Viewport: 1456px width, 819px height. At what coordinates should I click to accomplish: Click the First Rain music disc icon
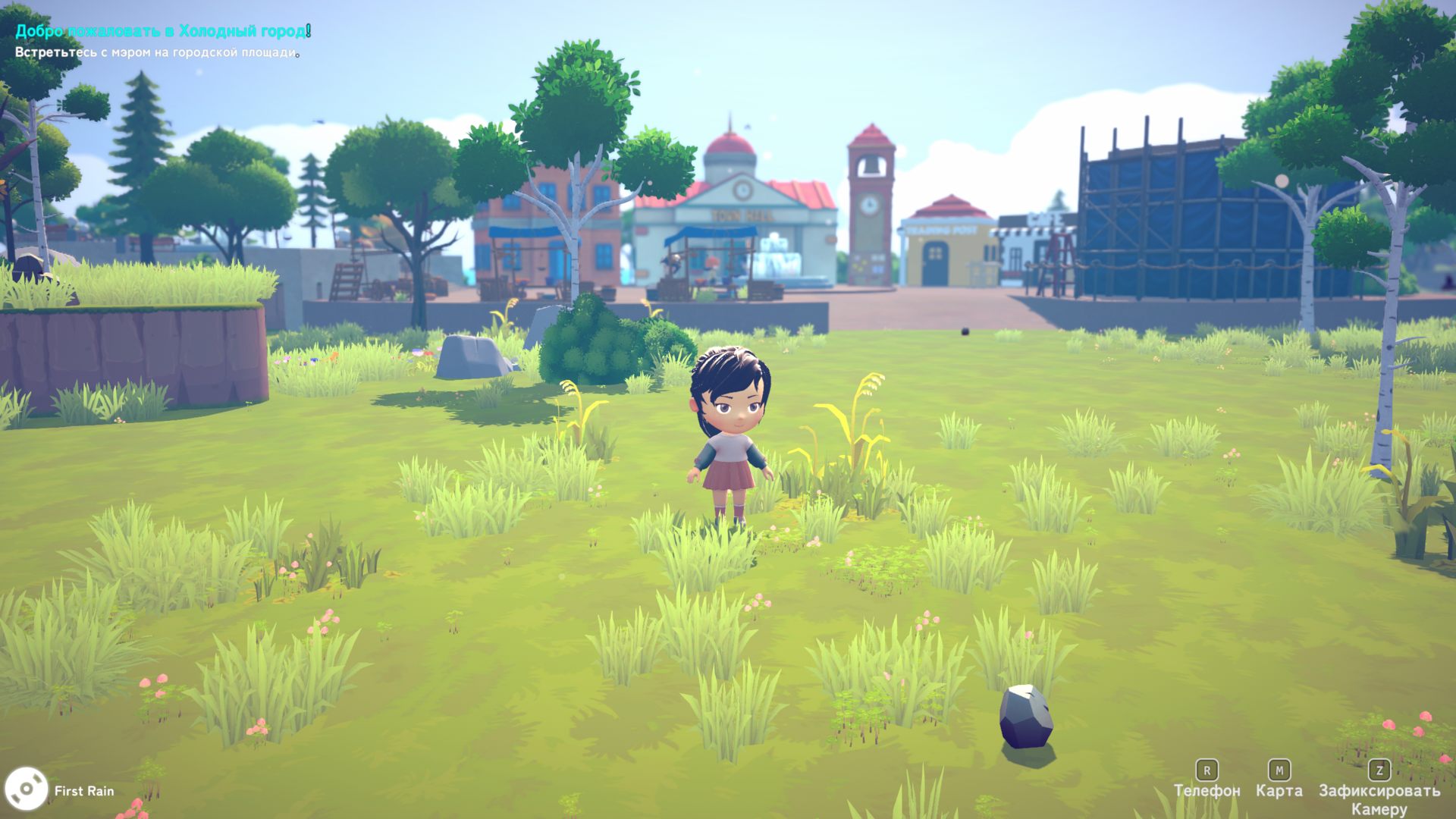point(26,789)
